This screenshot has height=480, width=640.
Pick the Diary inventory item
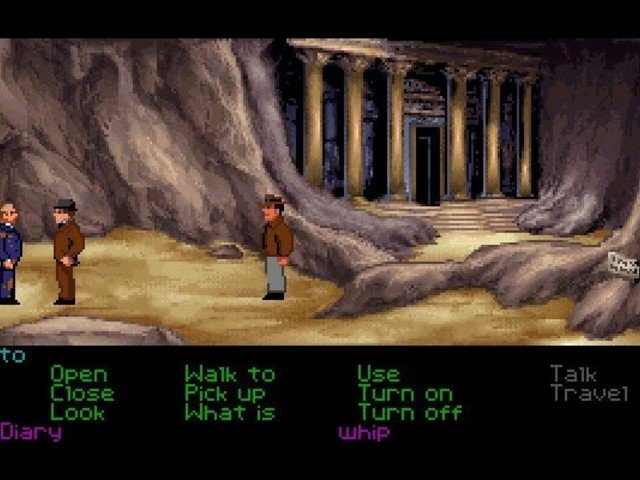coord(31,432)
